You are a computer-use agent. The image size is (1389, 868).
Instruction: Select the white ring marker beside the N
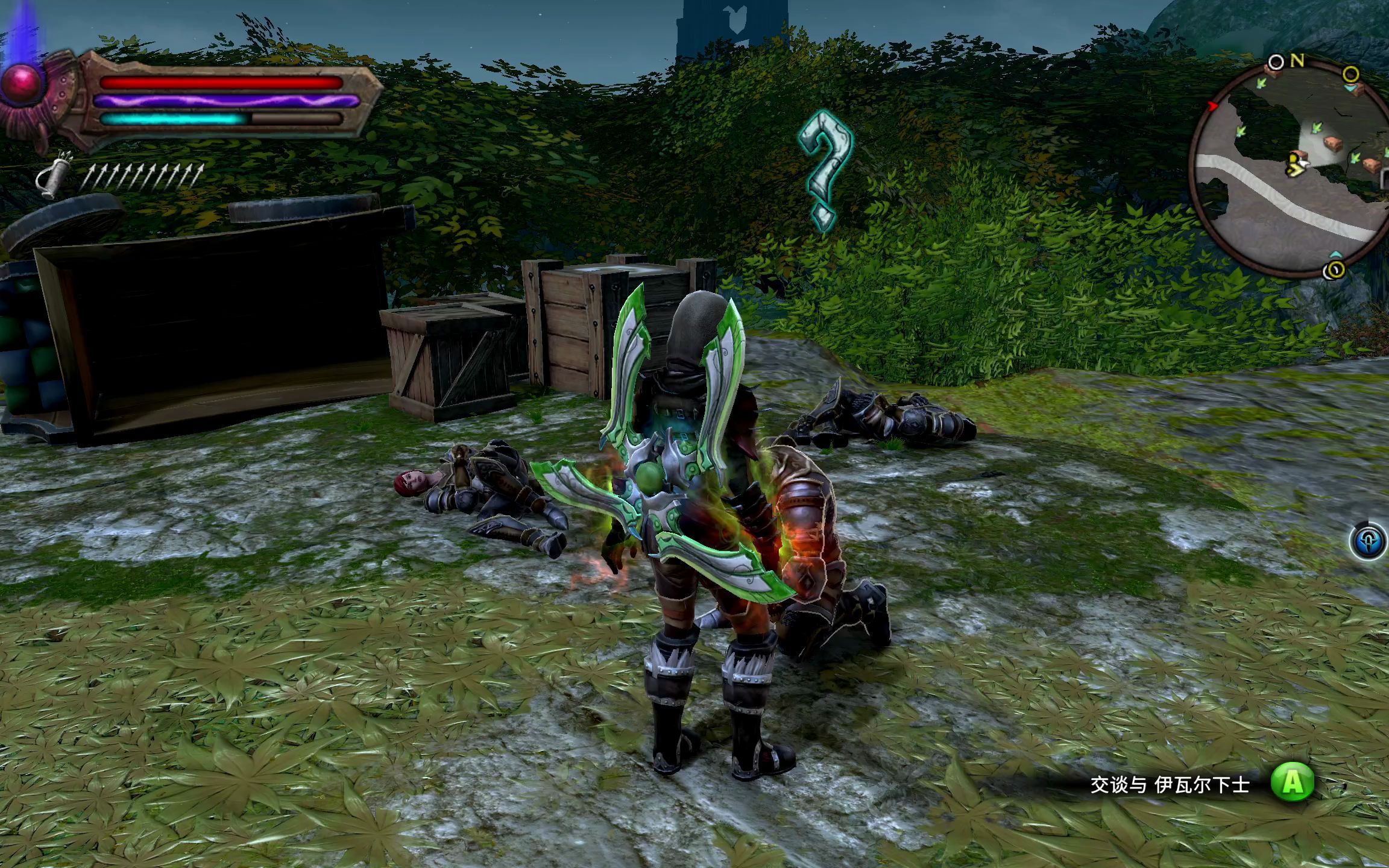click(1276, 62)
